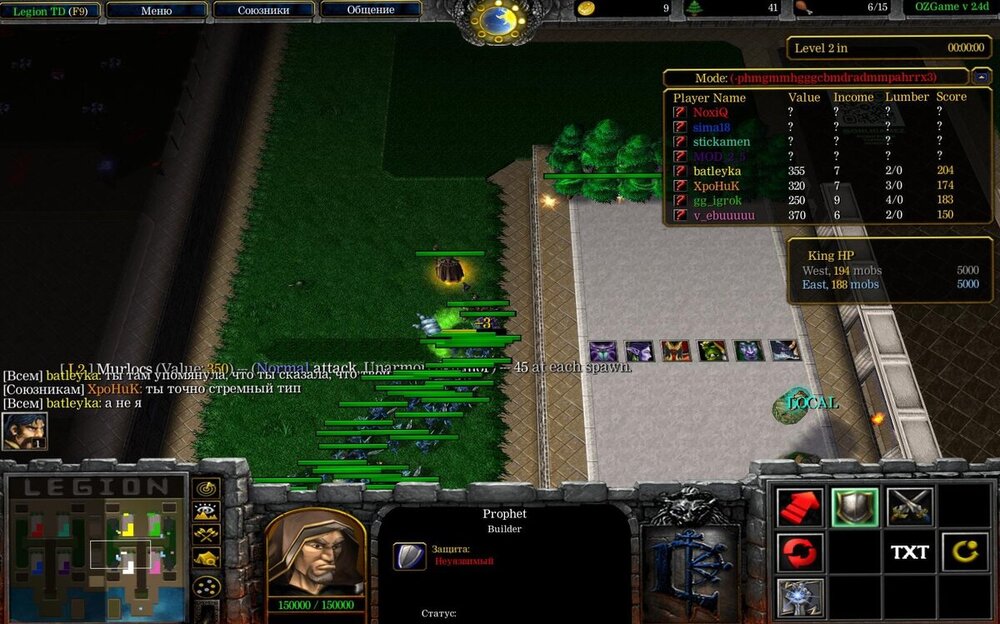Toggle minimap ally color crossed axes button

click(207, 534)
